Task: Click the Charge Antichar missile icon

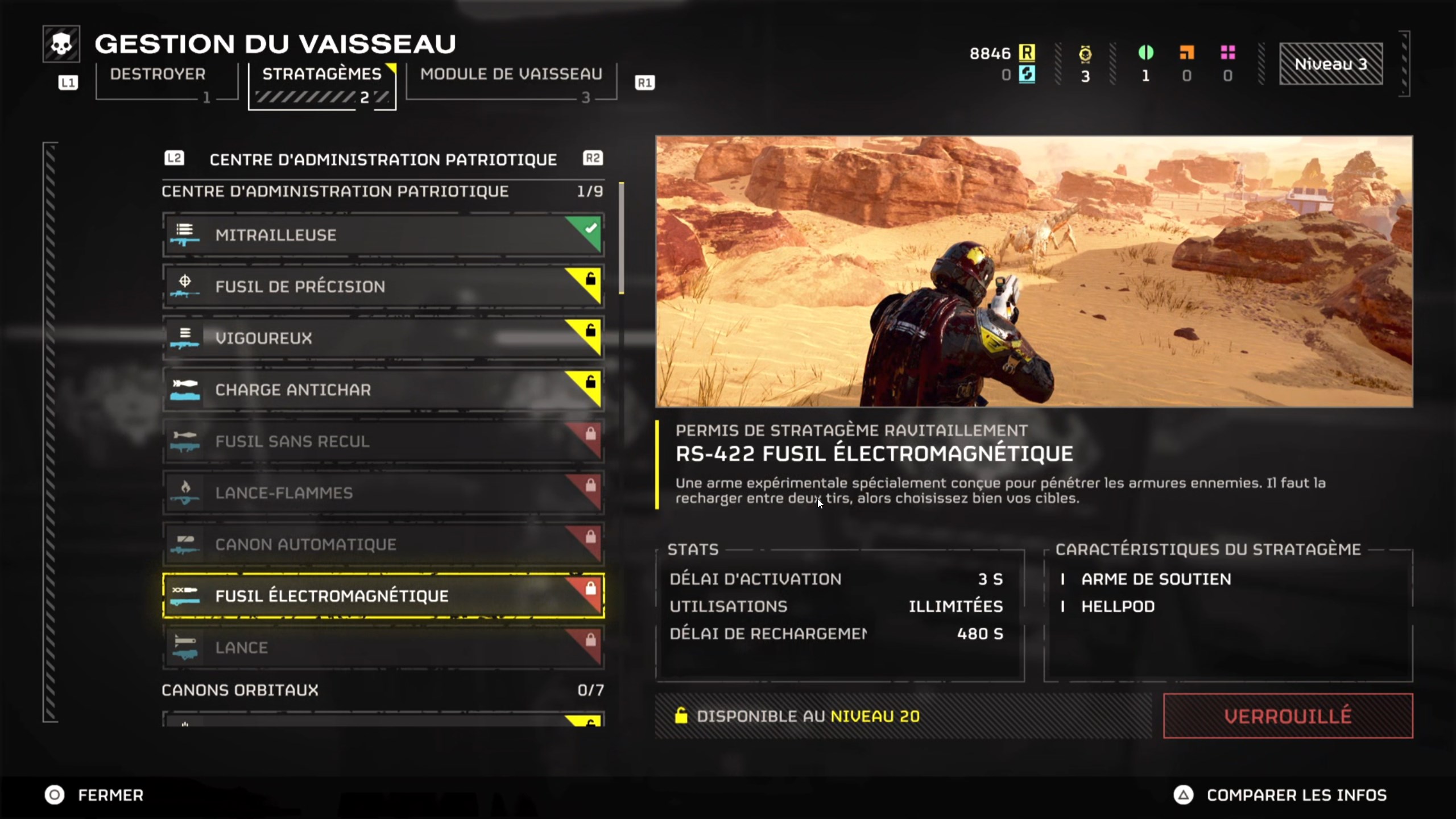Action: tap(185, 390)
